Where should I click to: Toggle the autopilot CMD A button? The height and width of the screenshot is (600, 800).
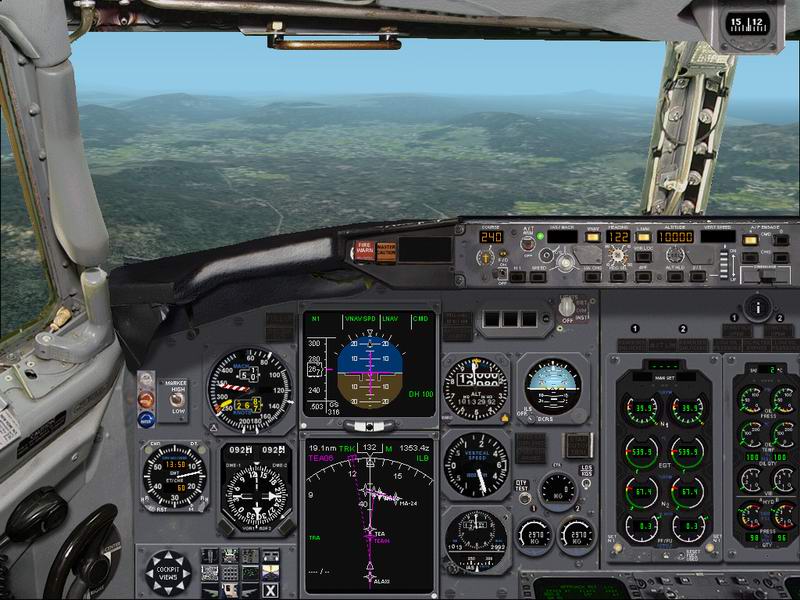[x=749, y=240]
